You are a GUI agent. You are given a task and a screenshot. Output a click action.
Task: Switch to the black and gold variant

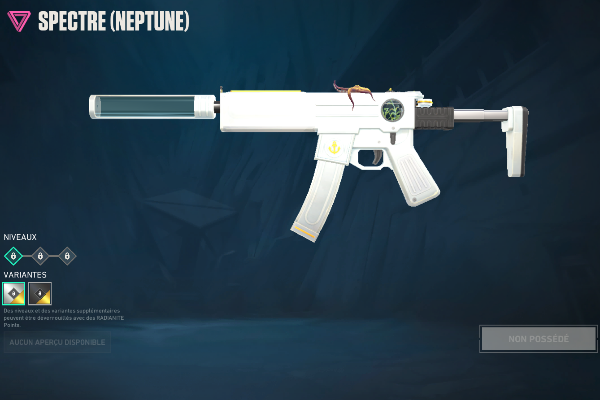(40, 293)
